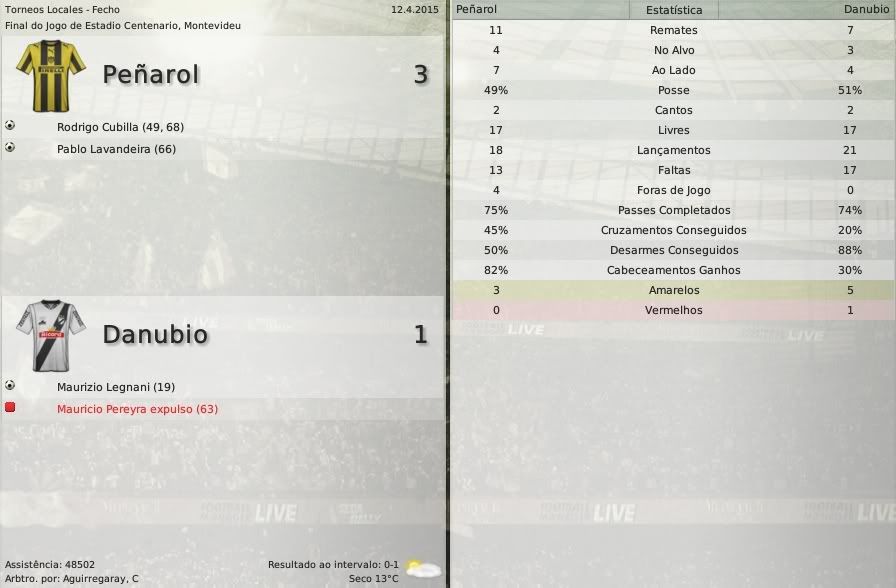Select the Vermelhos row

(673, 310)
